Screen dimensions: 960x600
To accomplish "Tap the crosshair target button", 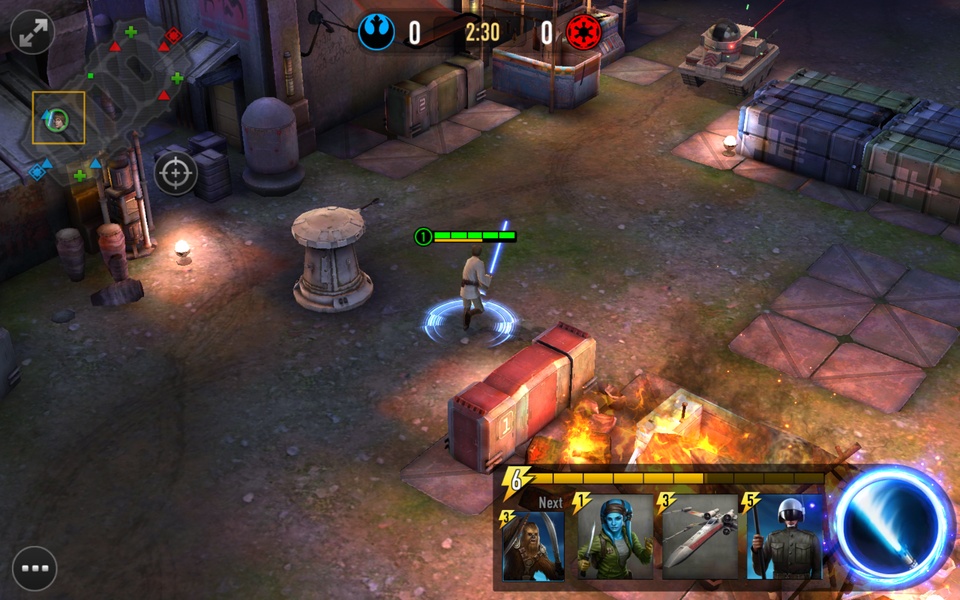I will coord(176,174).
